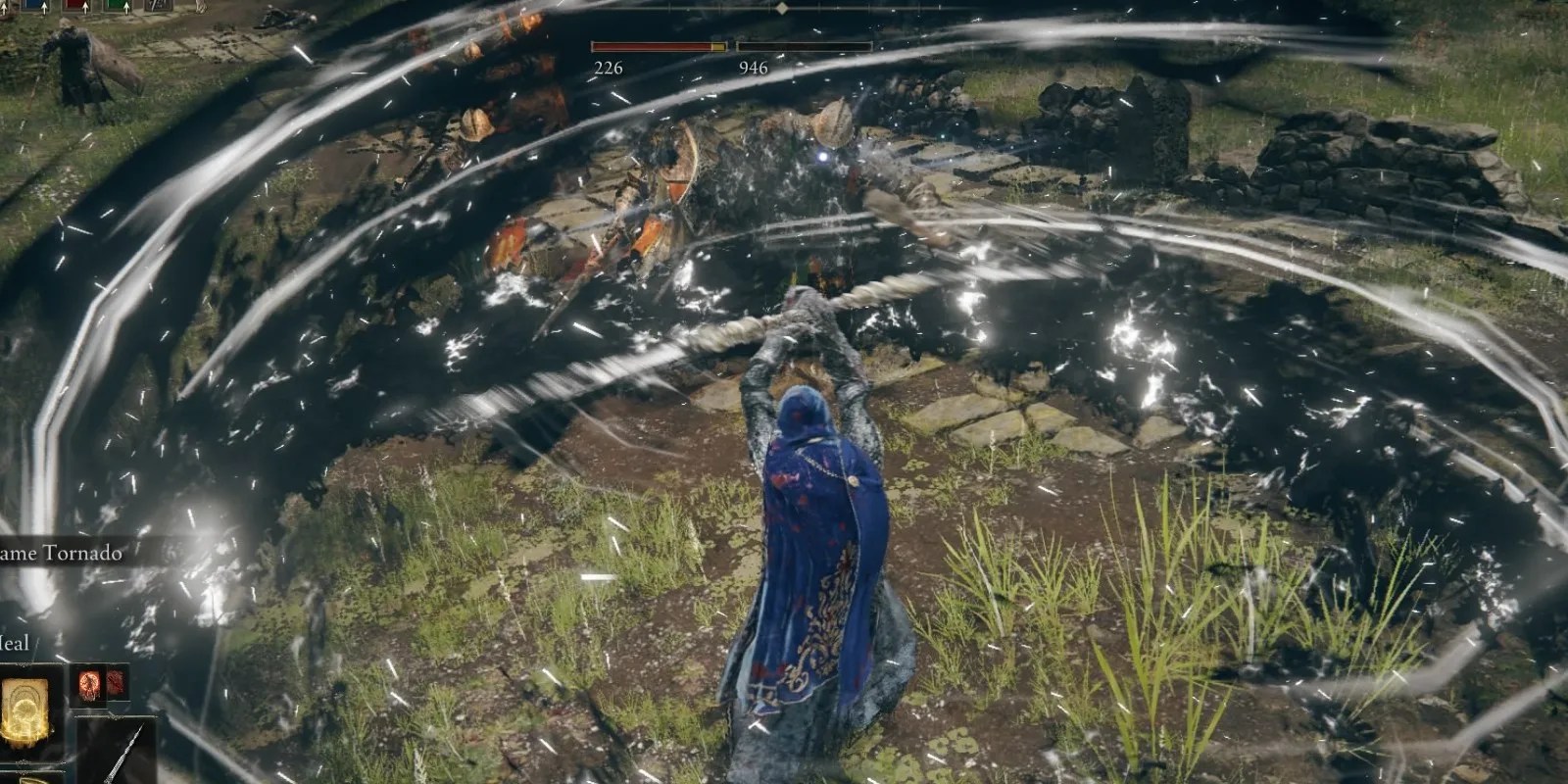Select the red talisman item icon
1568x784 pixels.
(x=89, y=684)
